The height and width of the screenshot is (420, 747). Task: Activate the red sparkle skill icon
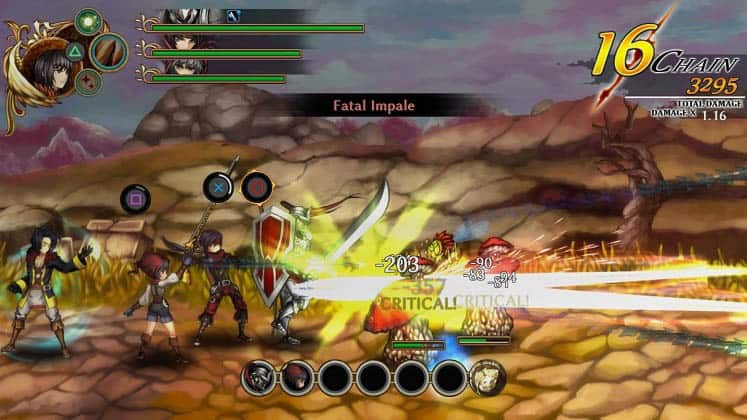(88, 82)
